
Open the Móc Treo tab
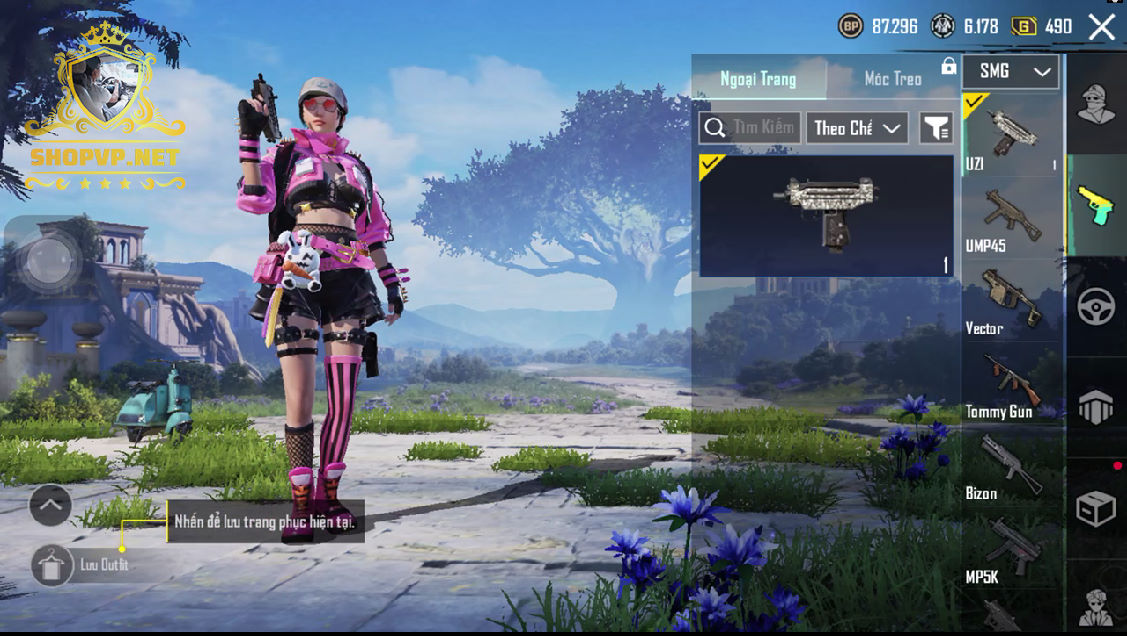pos(893,78)
